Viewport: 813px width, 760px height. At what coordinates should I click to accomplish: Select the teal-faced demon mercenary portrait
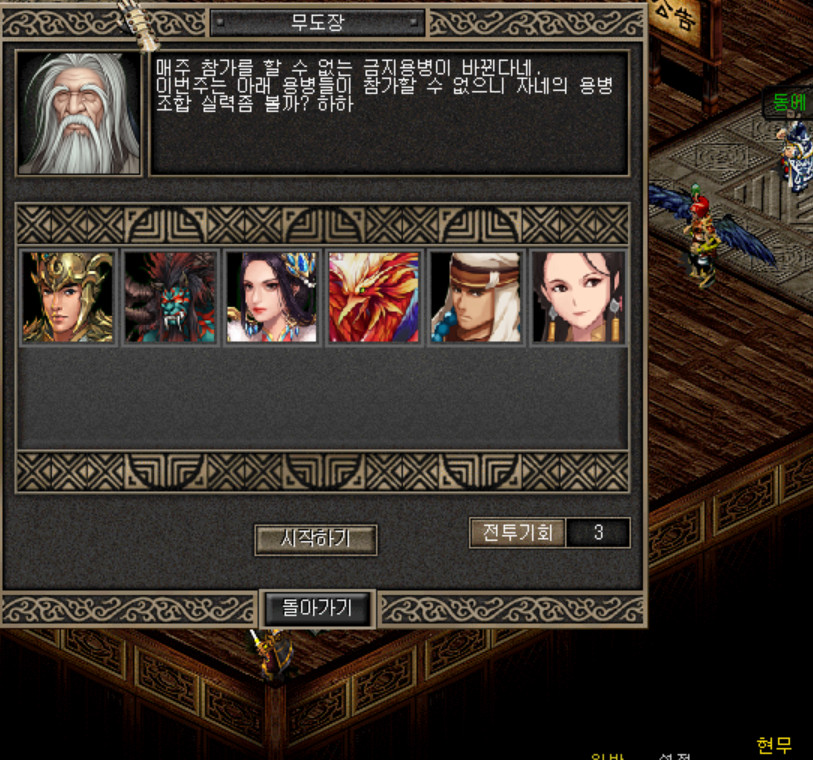170,297
